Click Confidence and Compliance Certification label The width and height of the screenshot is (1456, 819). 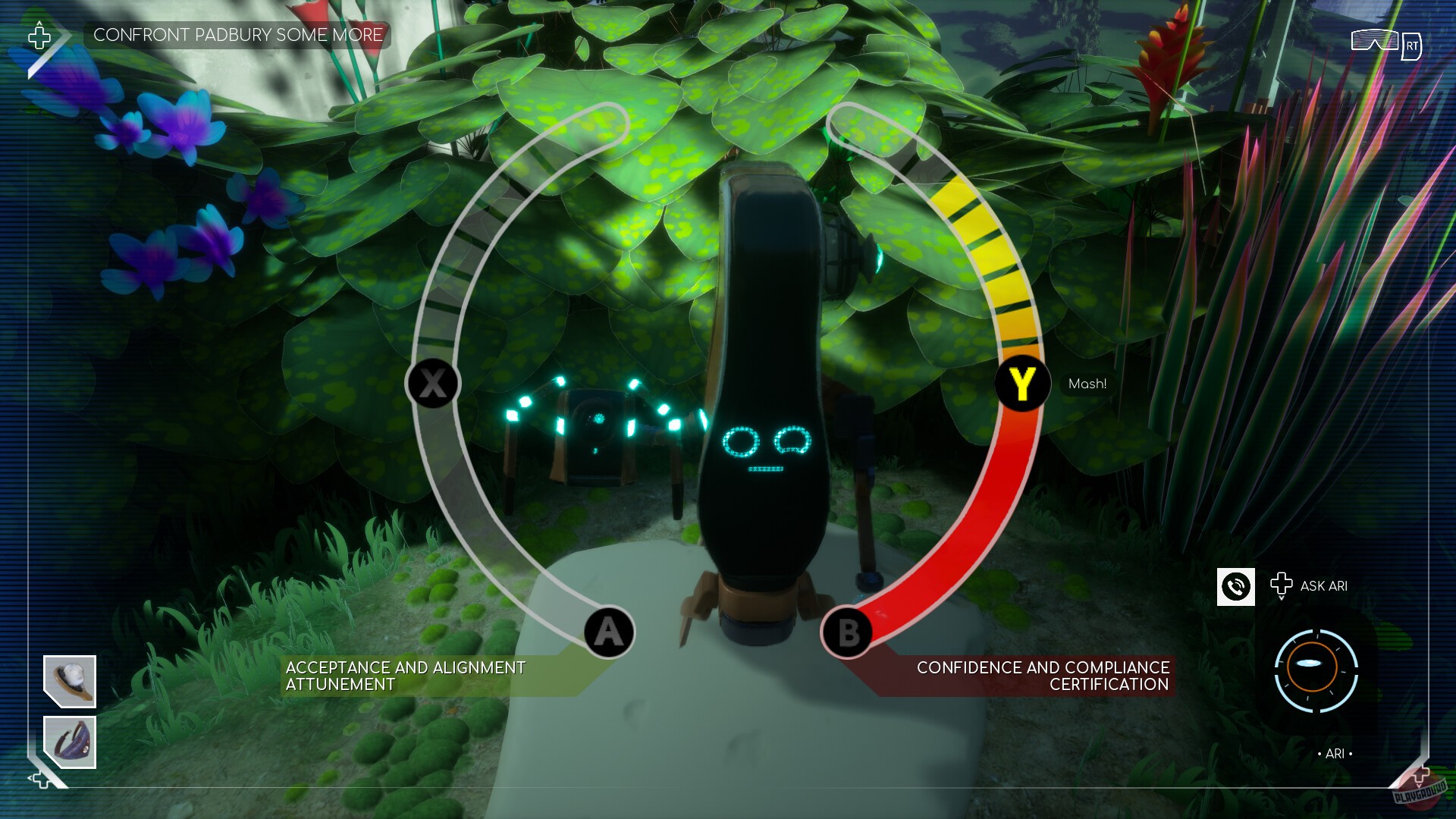pos(1042,676)
